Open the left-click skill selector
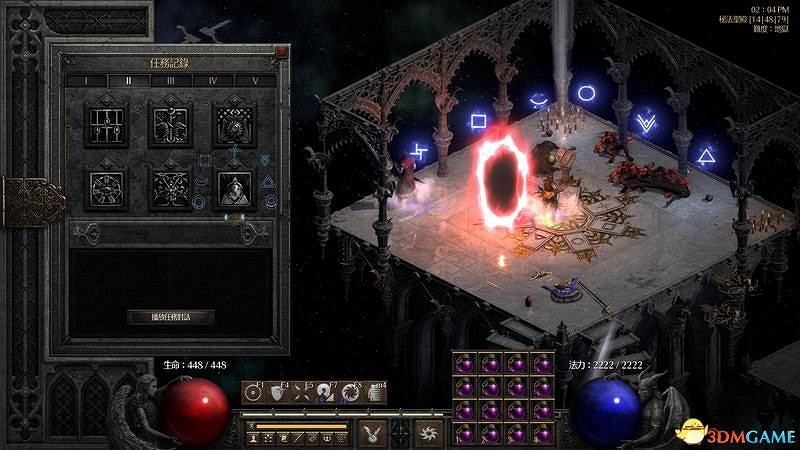This screenshot has height=450, width=800. tap(370, 432)
